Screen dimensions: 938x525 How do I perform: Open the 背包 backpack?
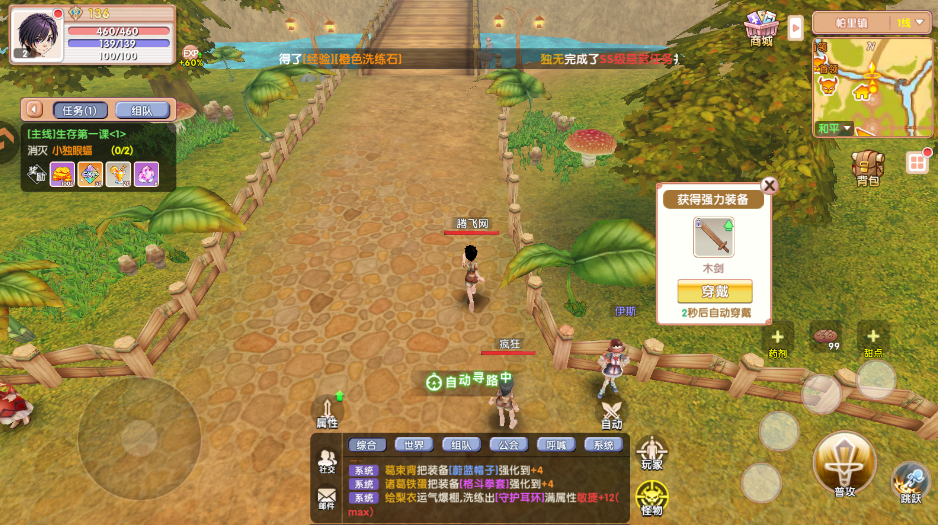[x=867, y=166]
